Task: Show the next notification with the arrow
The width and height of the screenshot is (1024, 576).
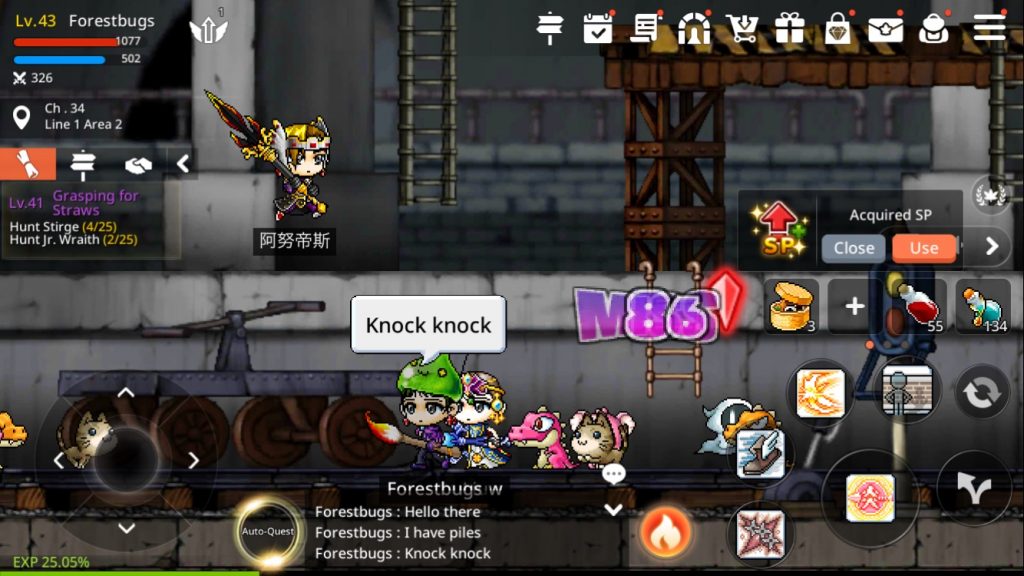Action: [991, 246]
